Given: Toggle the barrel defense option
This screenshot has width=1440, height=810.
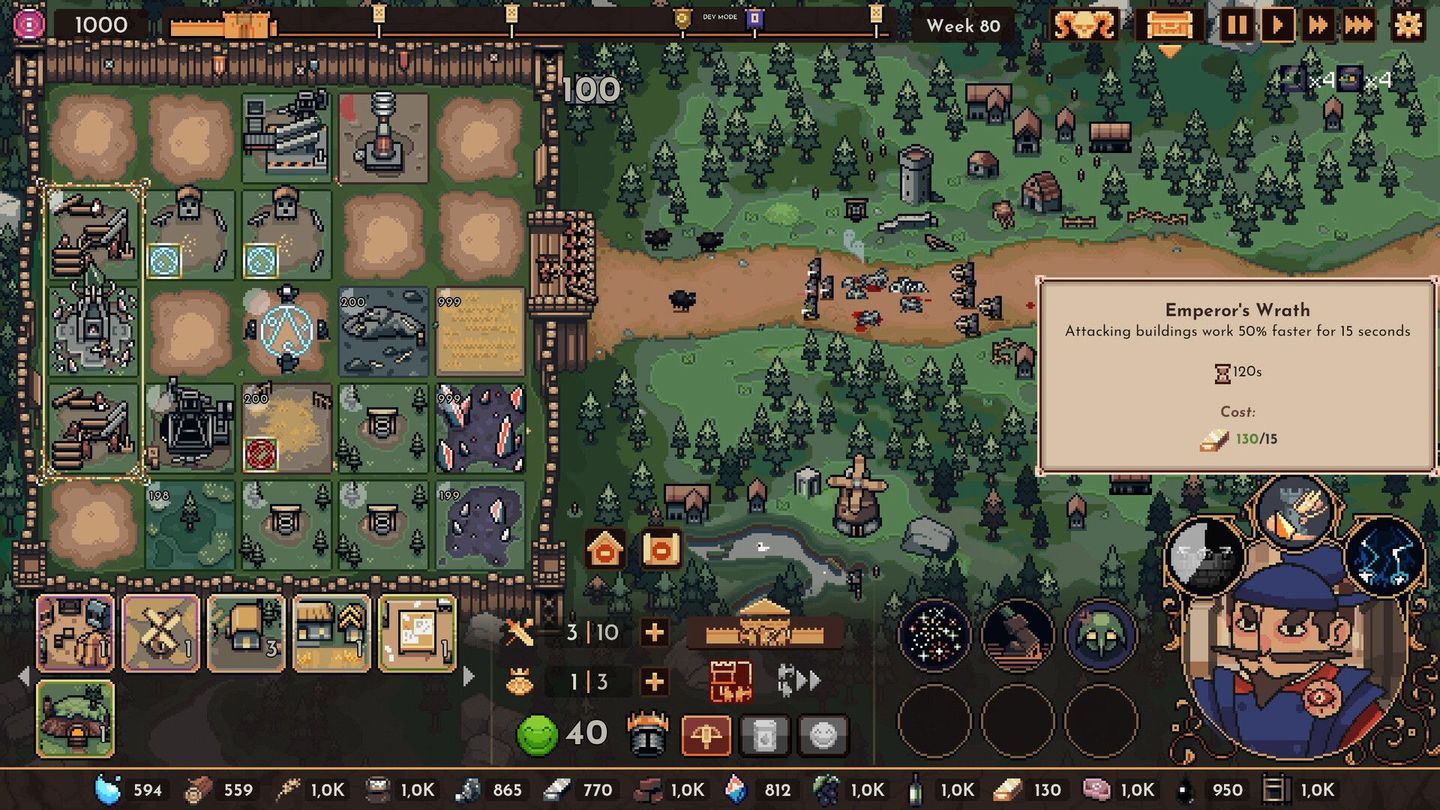Looking at the screenshot, I should [x=765, y=733].
